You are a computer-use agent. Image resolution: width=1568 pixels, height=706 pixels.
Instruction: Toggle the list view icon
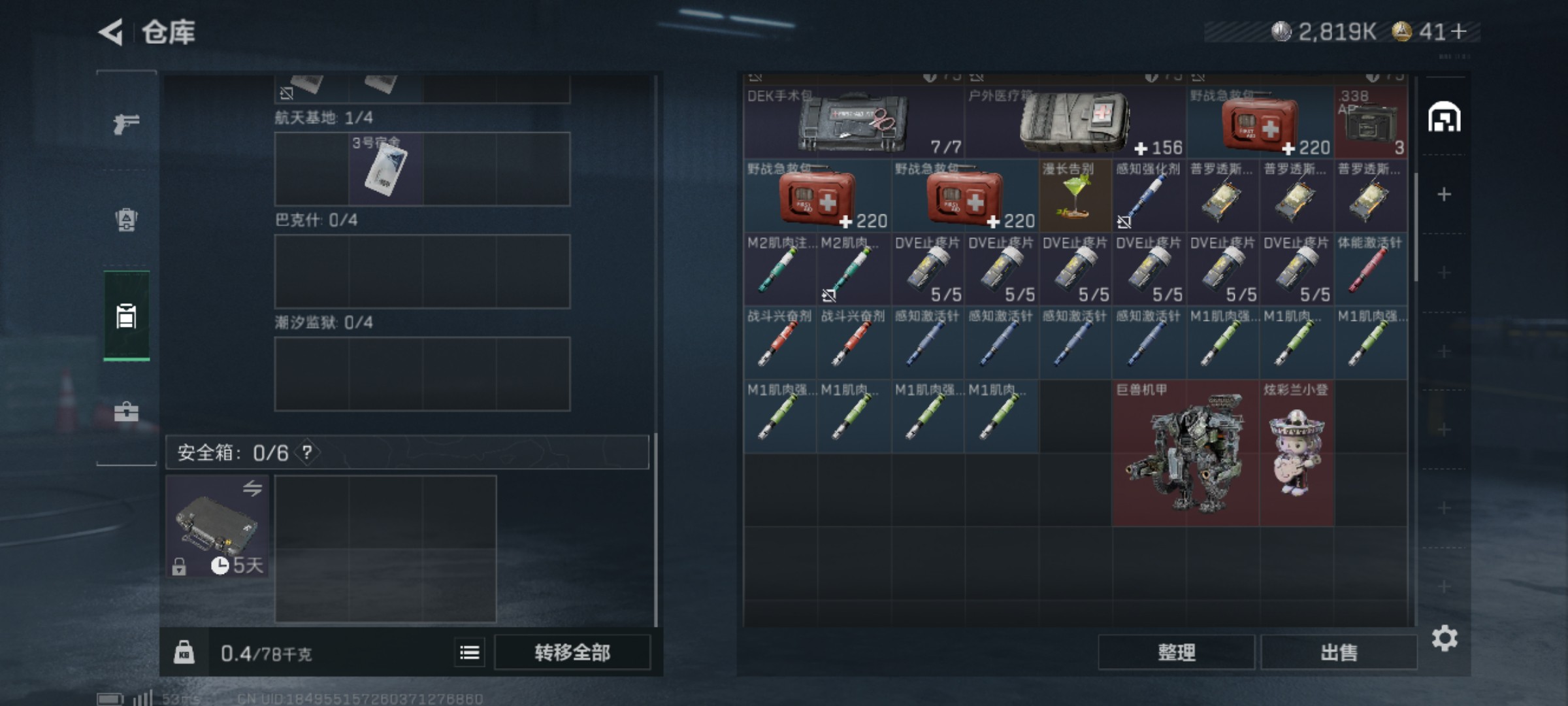coord(470,652)
